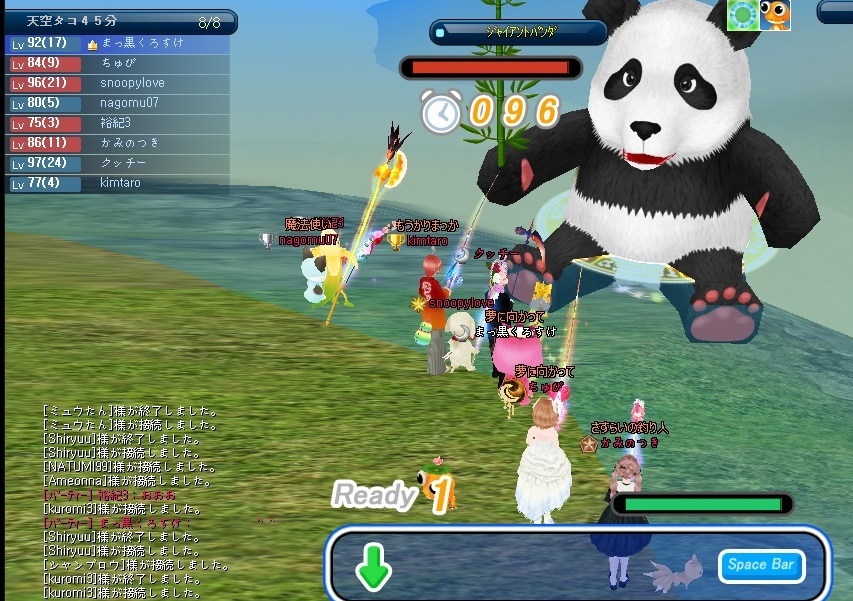Click the orange goldfish buff icon
Screen dimensions: 853x601
(x=775, y=15)
